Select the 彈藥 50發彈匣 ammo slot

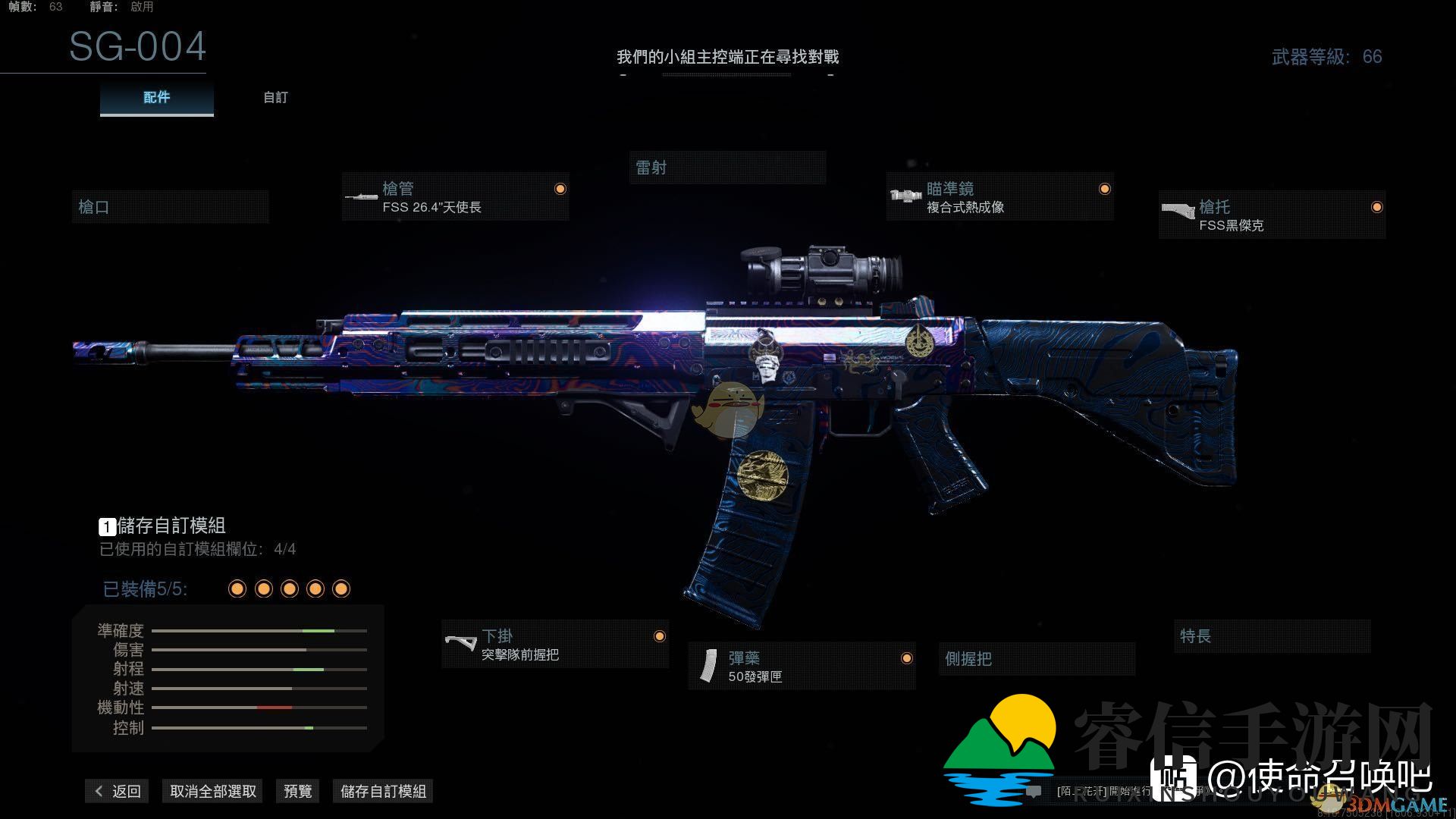tap(802, 667)
